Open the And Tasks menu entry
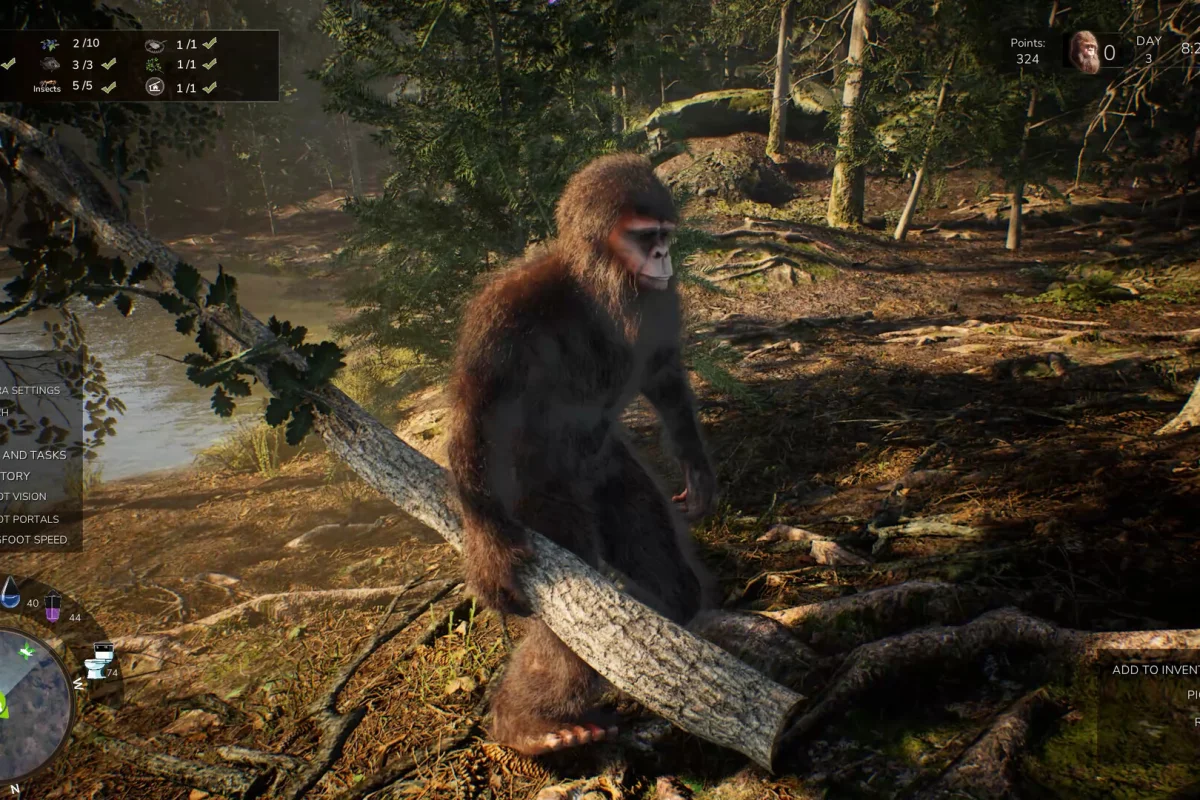 click(x=35, y=455)
